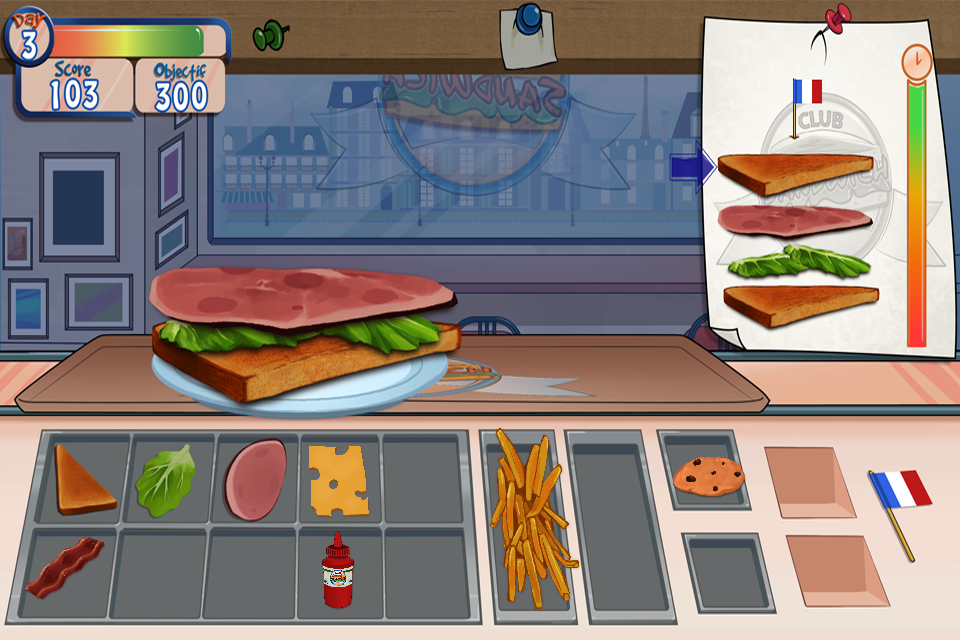Image resolution: width=960 pixels, height=640 pixels.
Task: Add the french fries side
Action: click(x=527, y=520)
